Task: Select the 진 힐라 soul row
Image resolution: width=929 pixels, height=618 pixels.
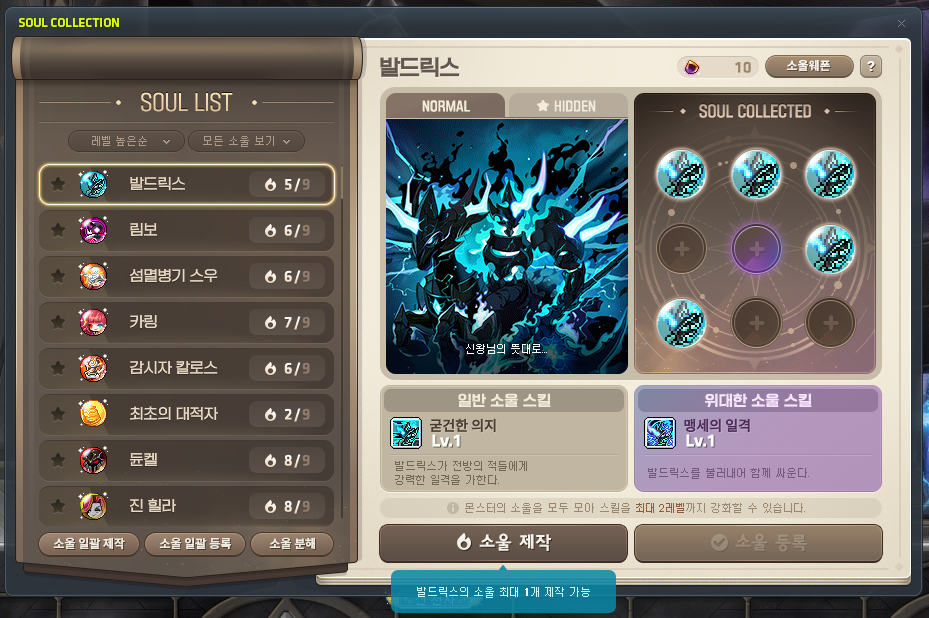Action: (187, 506)
